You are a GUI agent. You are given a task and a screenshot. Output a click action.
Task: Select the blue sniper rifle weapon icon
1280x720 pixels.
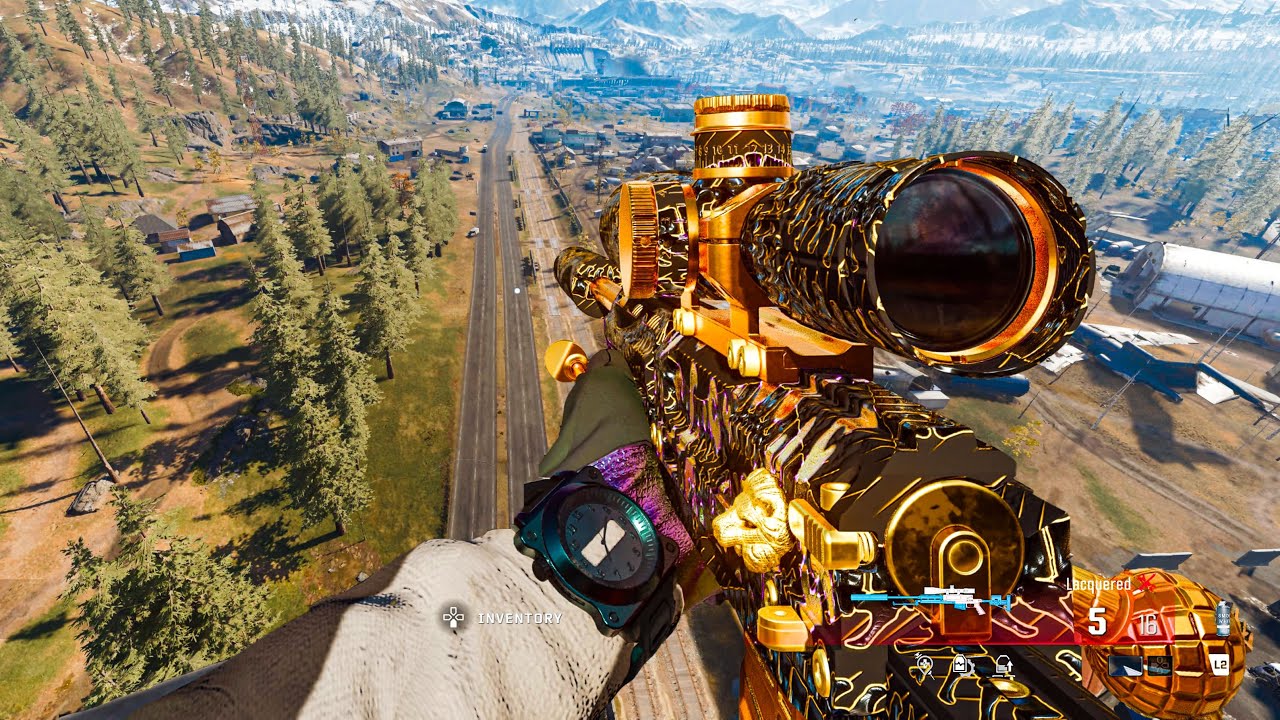pyautogui.click(x=930, y=599)
